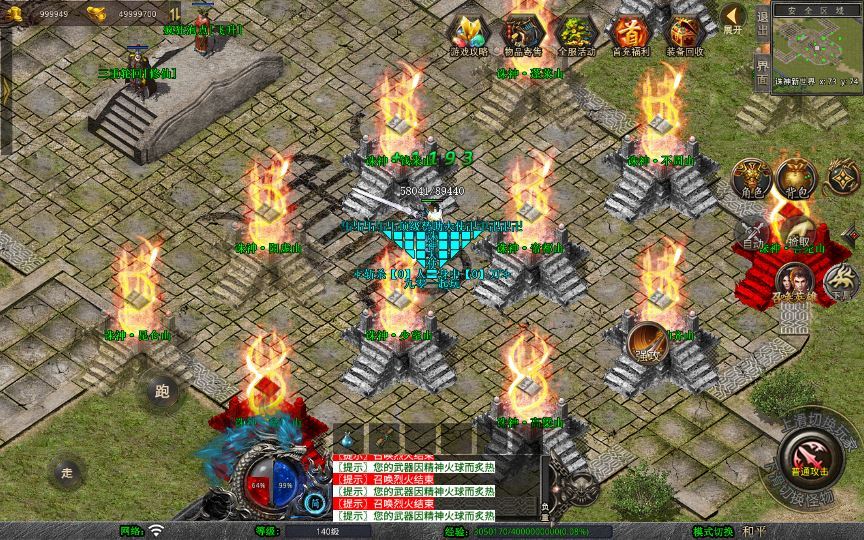This screenshot has height=540, width=864.
Task: Use the blue potion quick slot
Action: (x=347, y=437)
